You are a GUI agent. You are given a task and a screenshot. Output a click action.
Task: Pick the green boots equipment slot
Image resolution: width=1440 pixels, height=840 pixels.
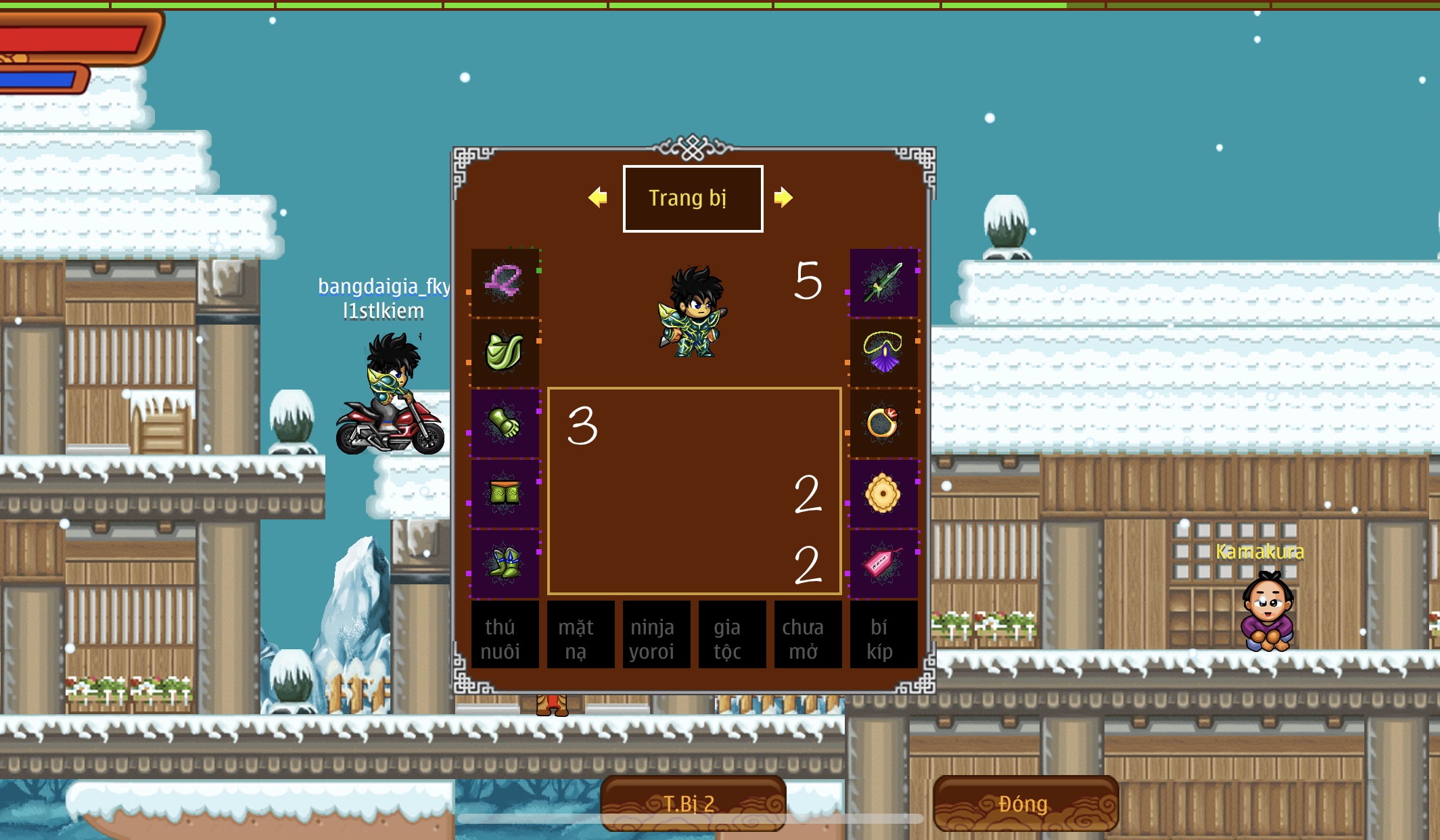point(505,563)
